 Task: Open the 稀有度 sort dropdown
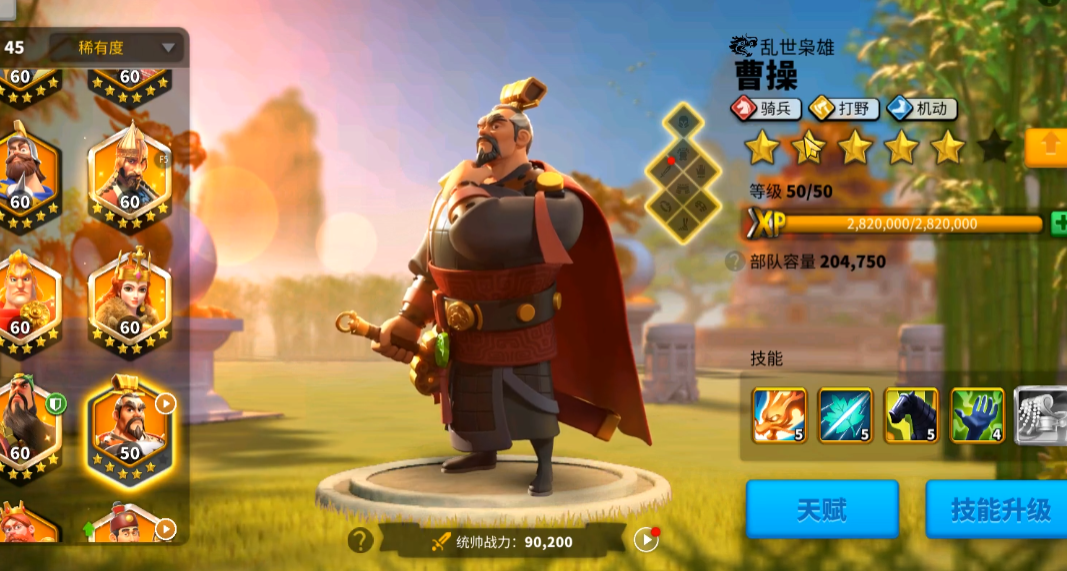[116, 47]
